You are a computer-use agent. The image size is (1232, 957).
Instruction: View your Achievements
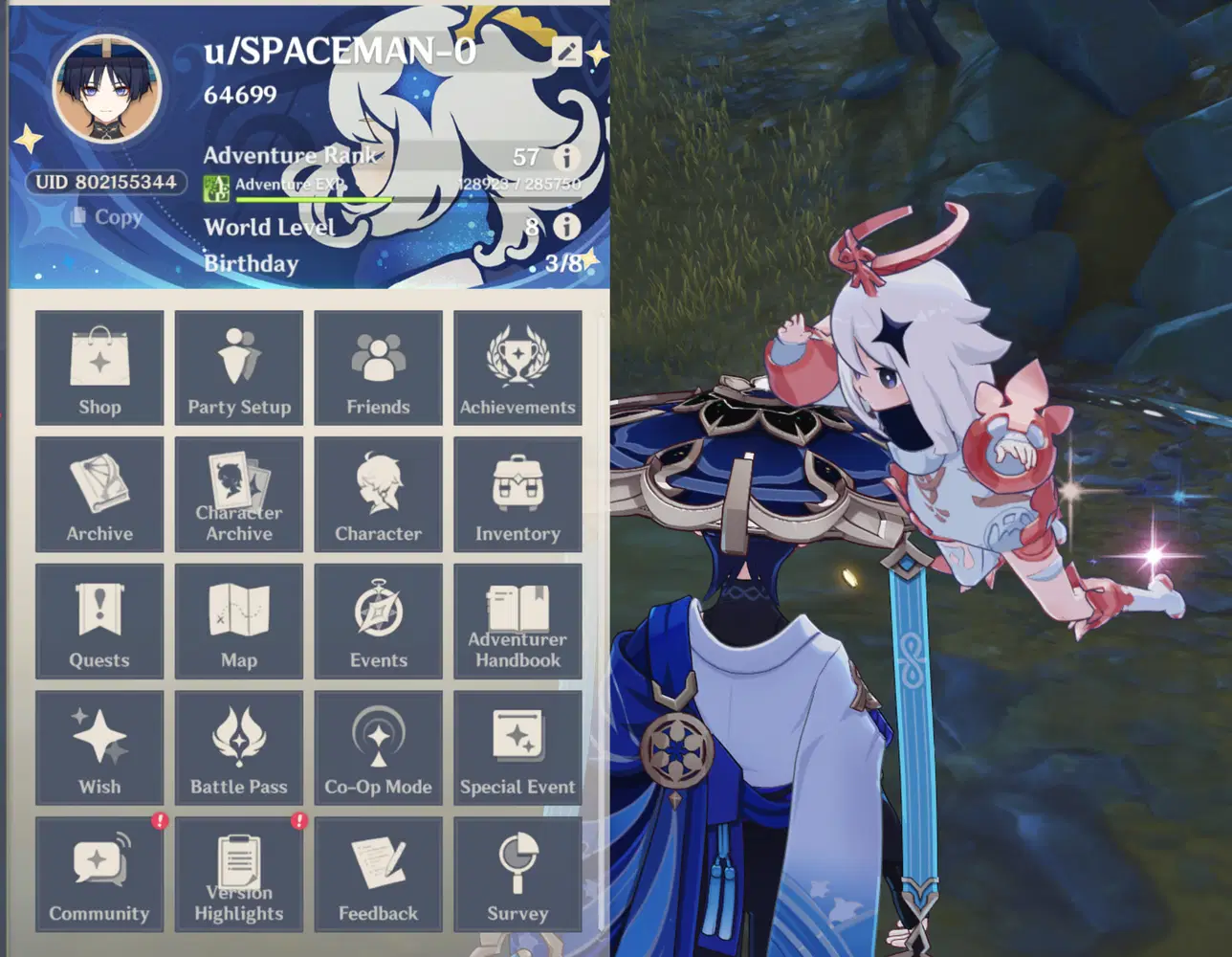pos(518,367)
